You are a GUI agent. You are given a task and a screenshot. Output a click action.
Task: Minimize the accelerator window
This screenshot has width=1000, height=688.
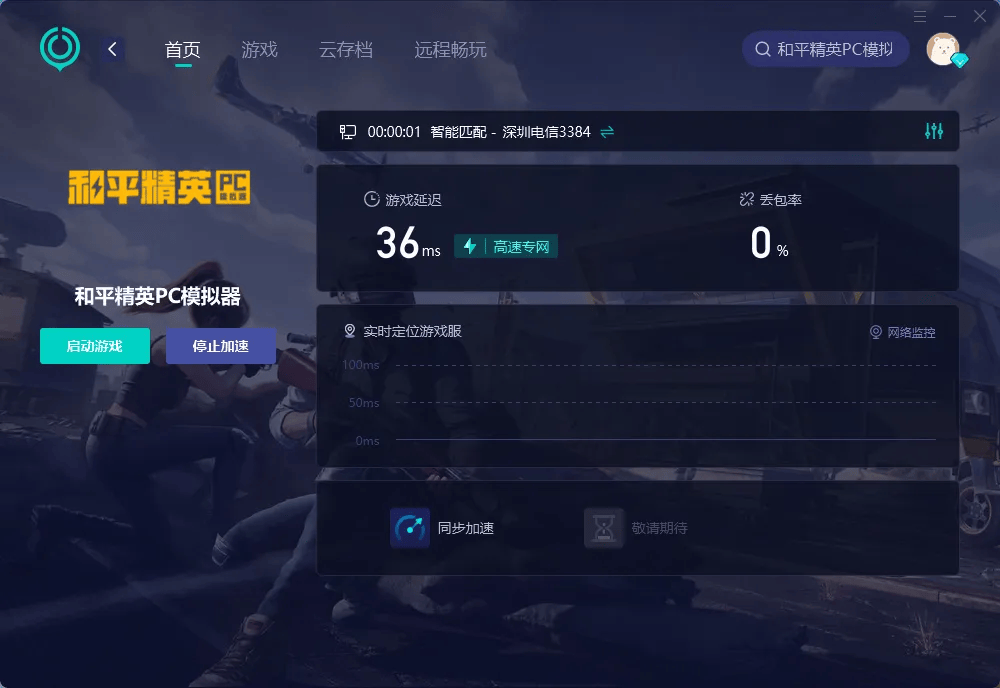[x=950, y=16]
